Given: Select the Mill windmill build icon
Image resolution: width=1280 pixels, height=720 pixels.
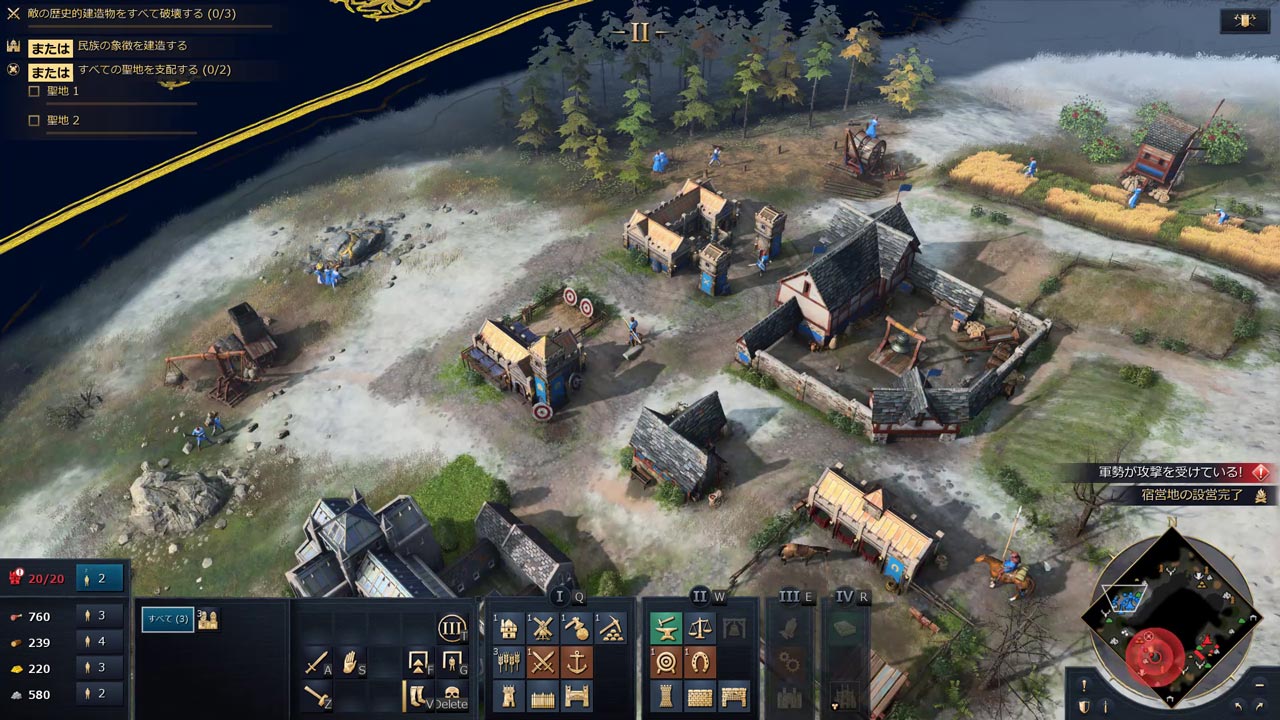Looking at the screenshot, I should coord(543,628).
